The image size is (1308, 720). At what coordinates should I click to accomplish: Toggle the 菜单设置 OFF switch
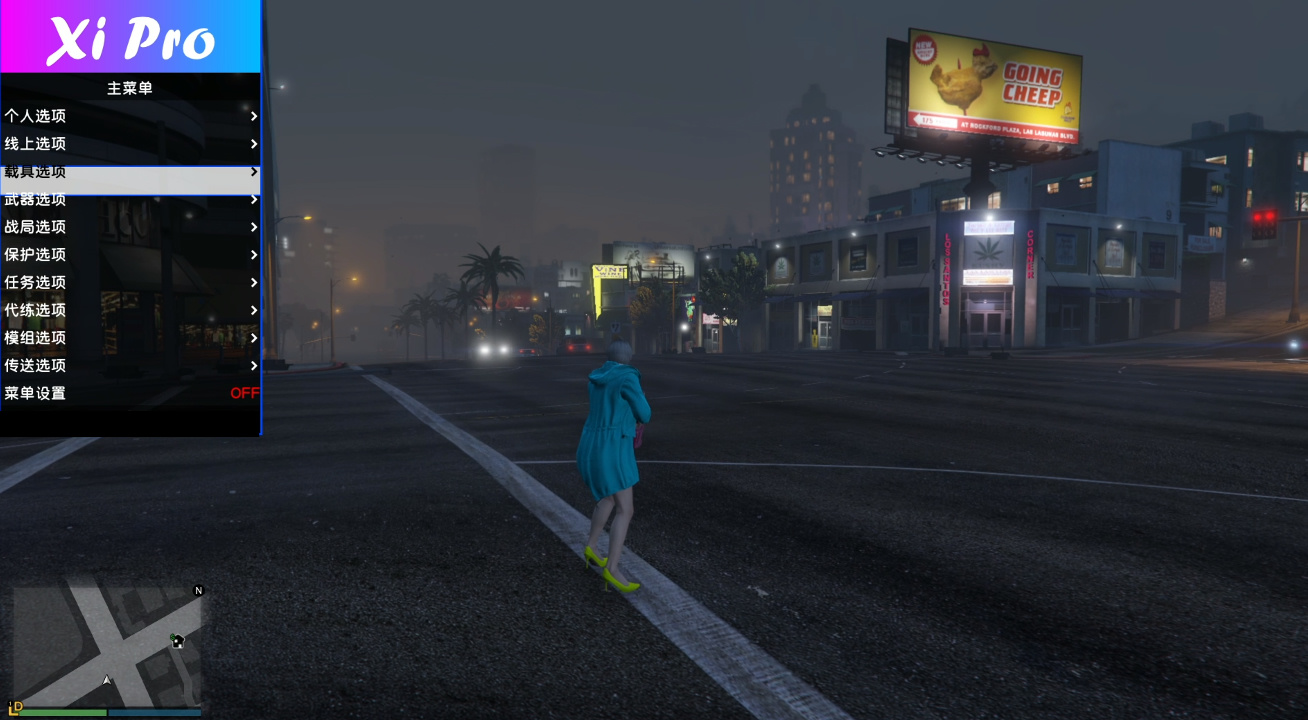(245, 394)
